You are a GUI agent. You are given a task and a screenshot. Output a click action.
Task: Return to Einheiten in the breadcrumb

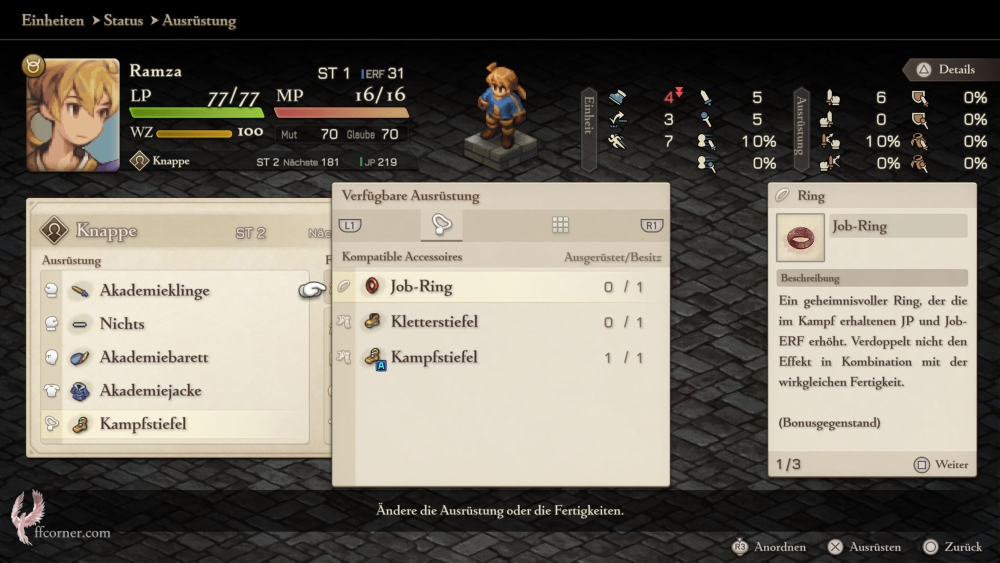click(52, 20)
